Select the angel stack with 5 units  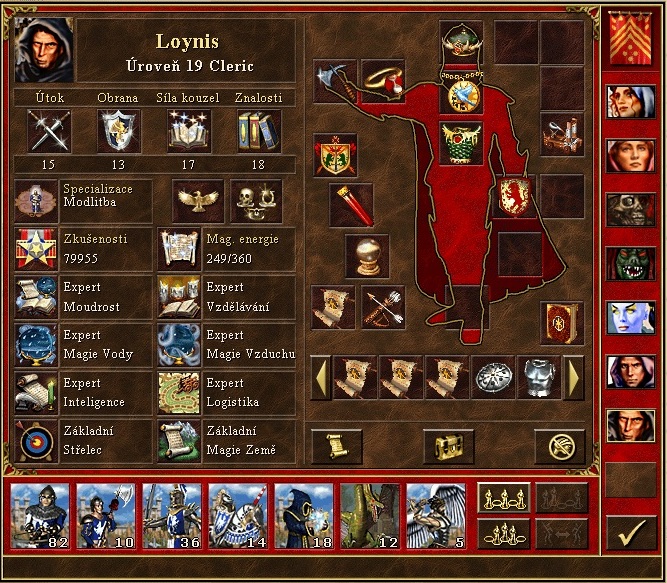click(x=436, y=516)
